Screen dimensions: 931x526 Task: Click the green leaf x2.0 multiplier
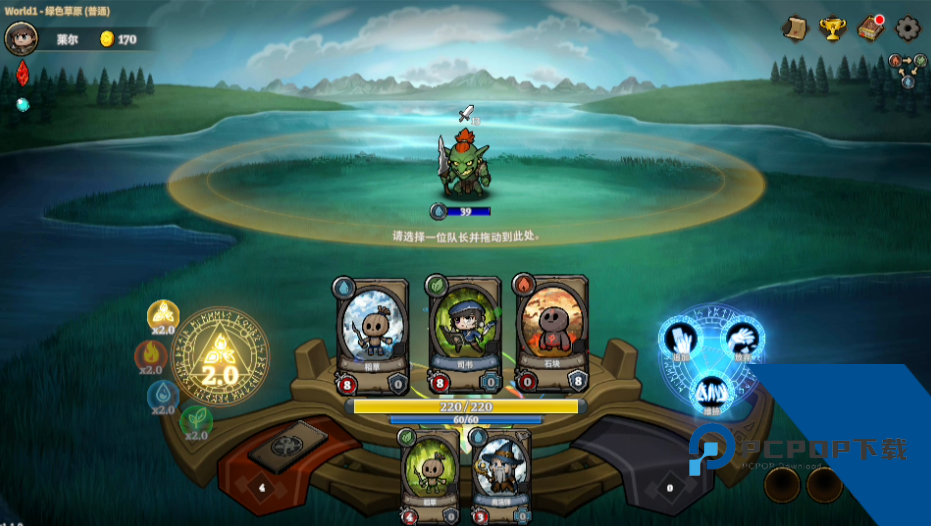point(196,421)
